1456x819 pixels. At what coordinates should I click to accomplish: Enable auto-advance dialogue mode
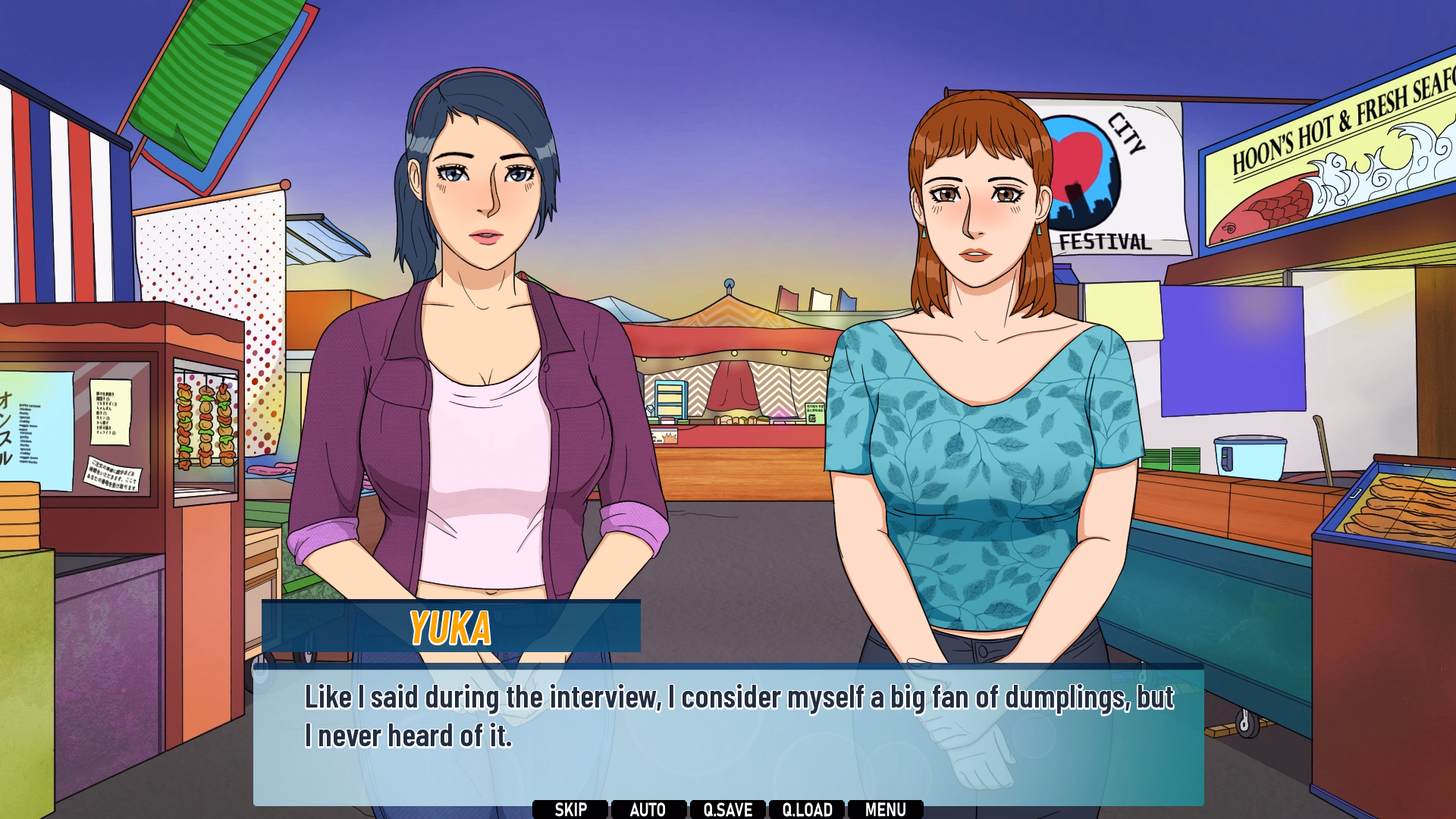(649, 809)
